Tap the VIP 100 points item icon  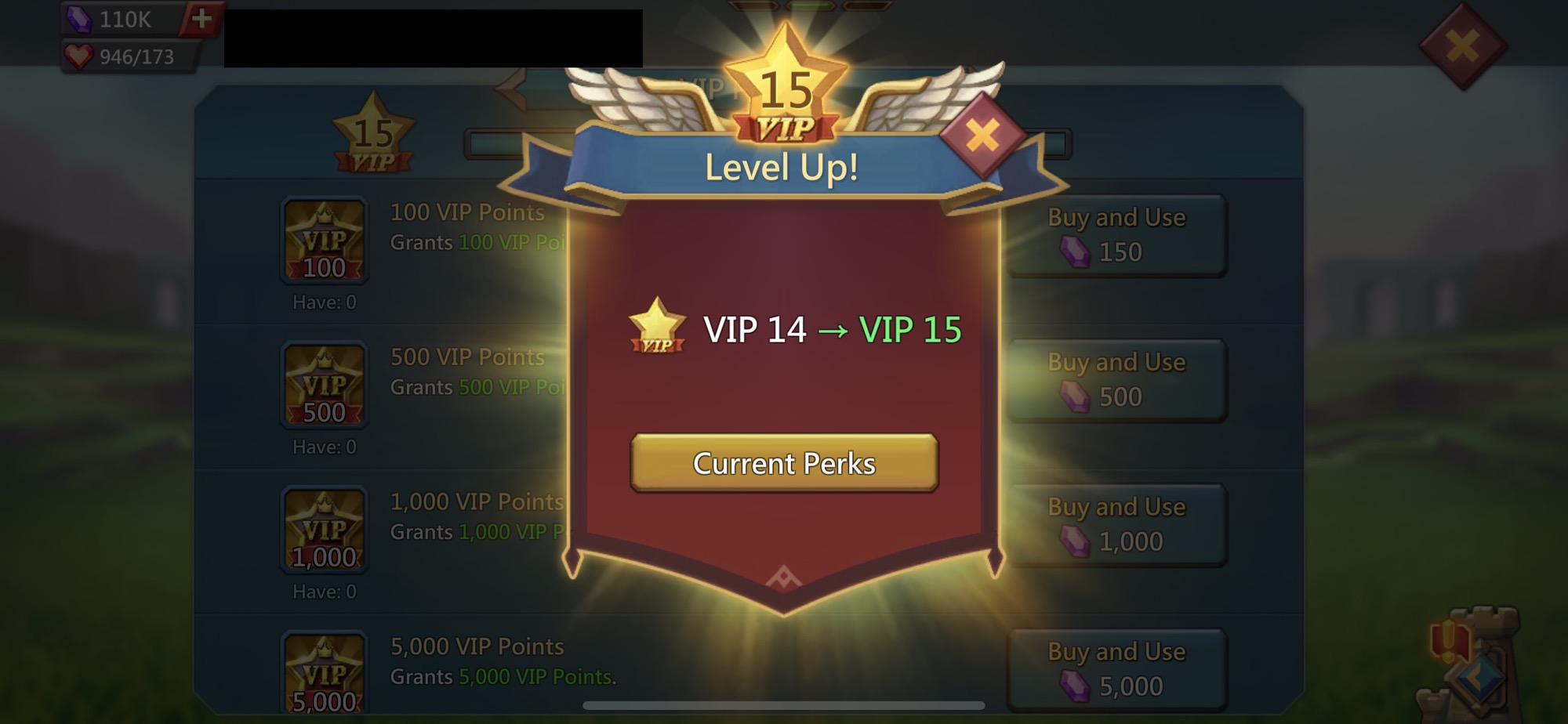click(x=324, y=243)
